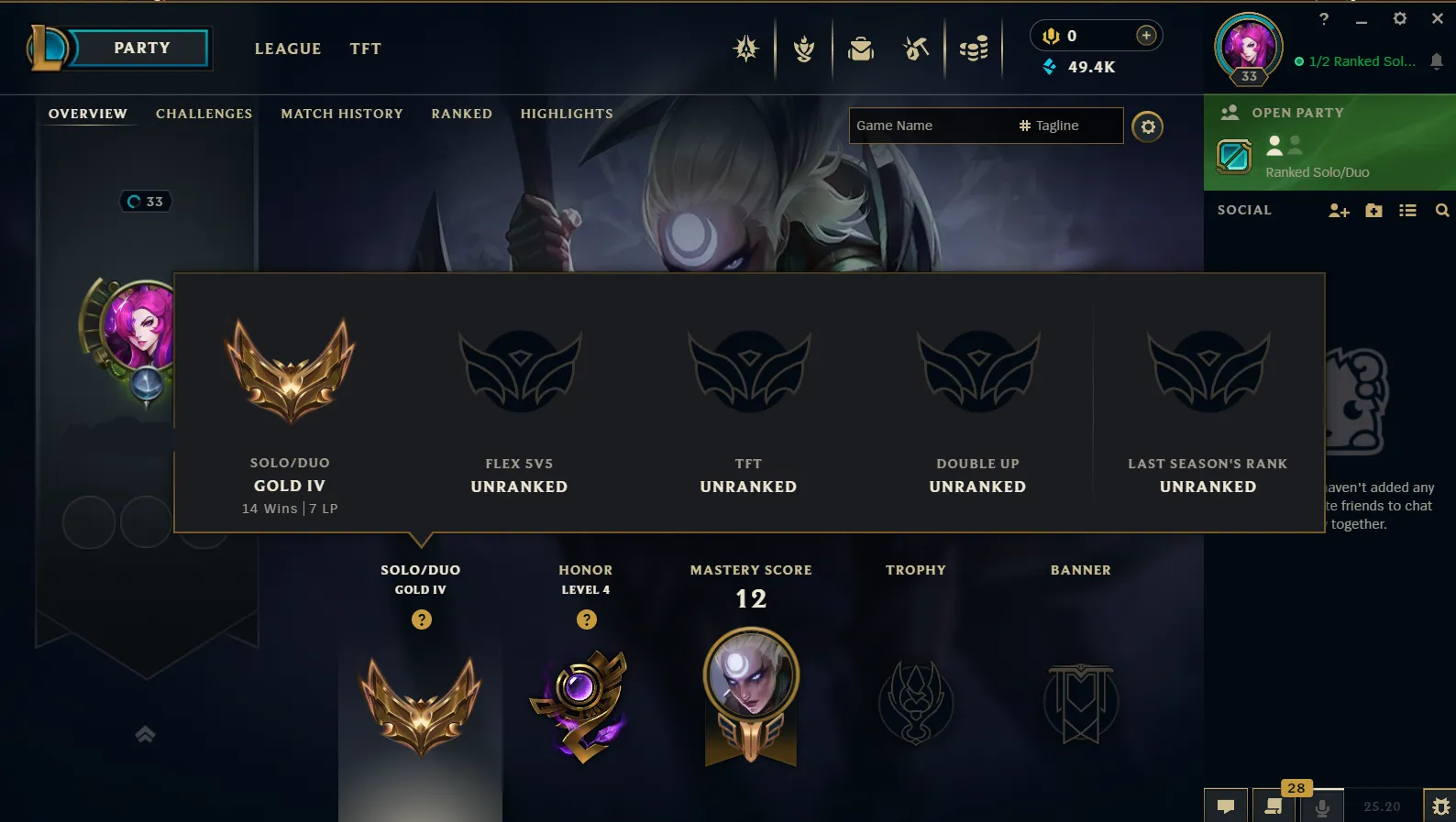1456x822 pixels.
Task: Collapse the challenges sidebar chevron
Action: (x=144, y=734)
